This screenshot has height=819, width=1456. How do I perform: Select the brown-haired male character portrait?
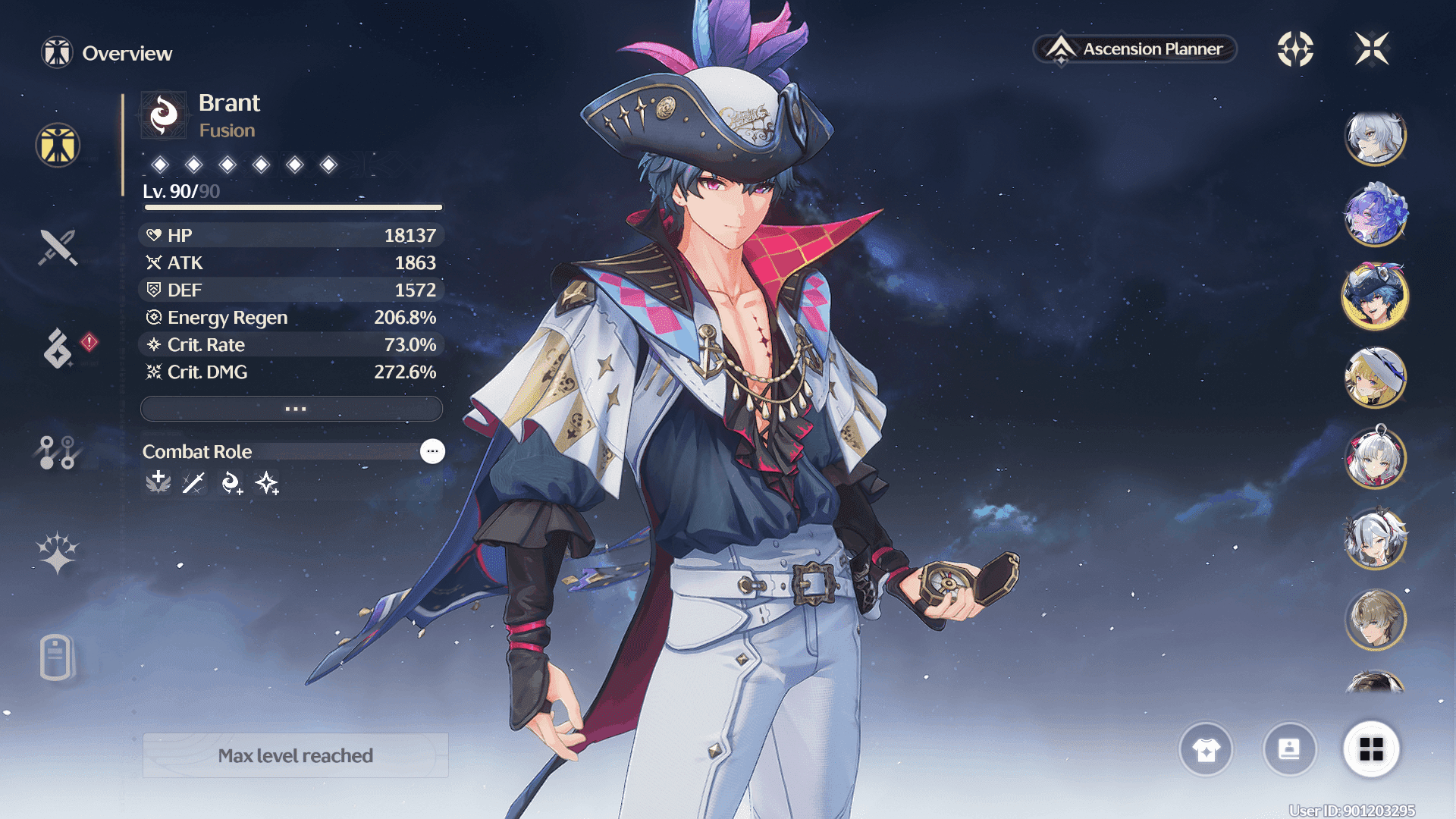point(1375,620)
